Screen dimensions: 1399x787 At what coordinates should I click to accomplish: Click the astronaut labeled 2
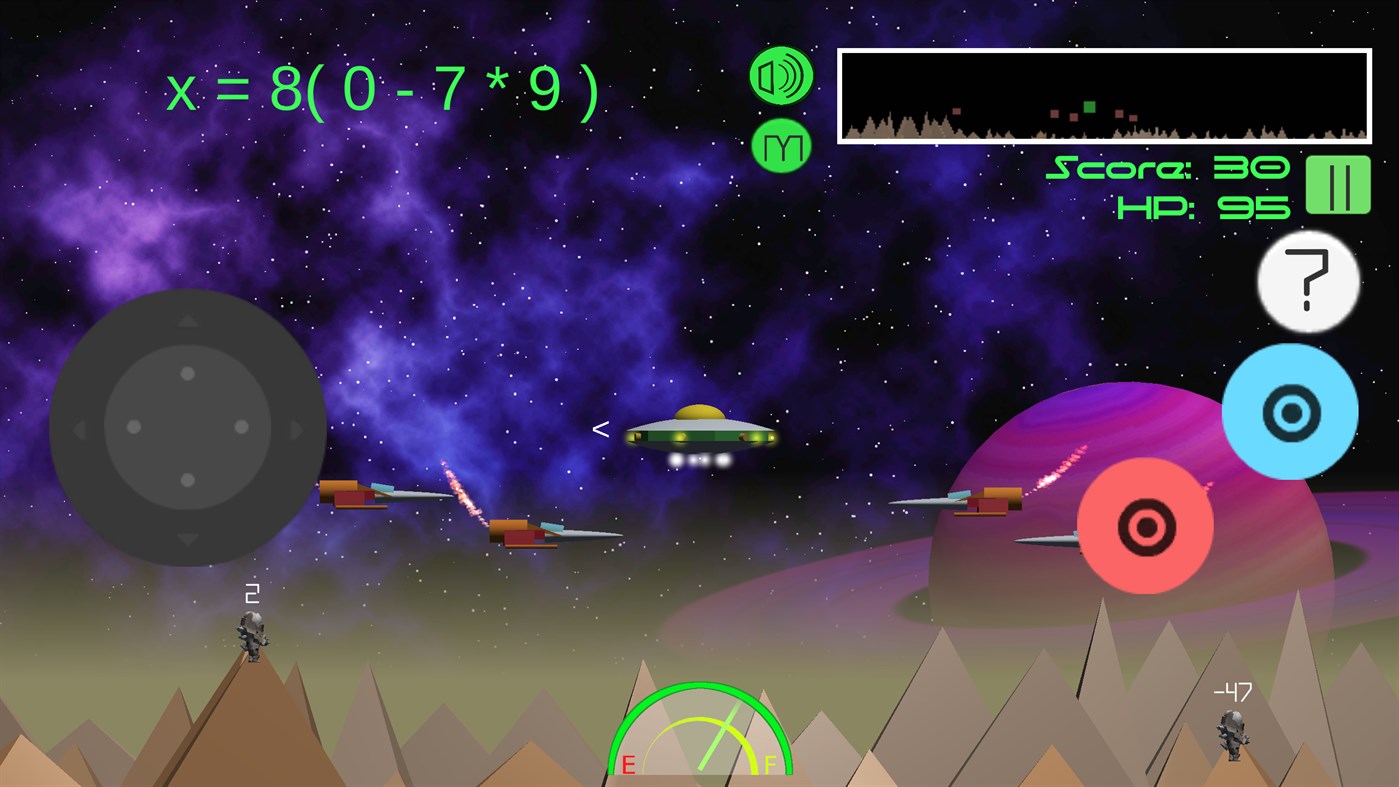click(x=252, y=638)
